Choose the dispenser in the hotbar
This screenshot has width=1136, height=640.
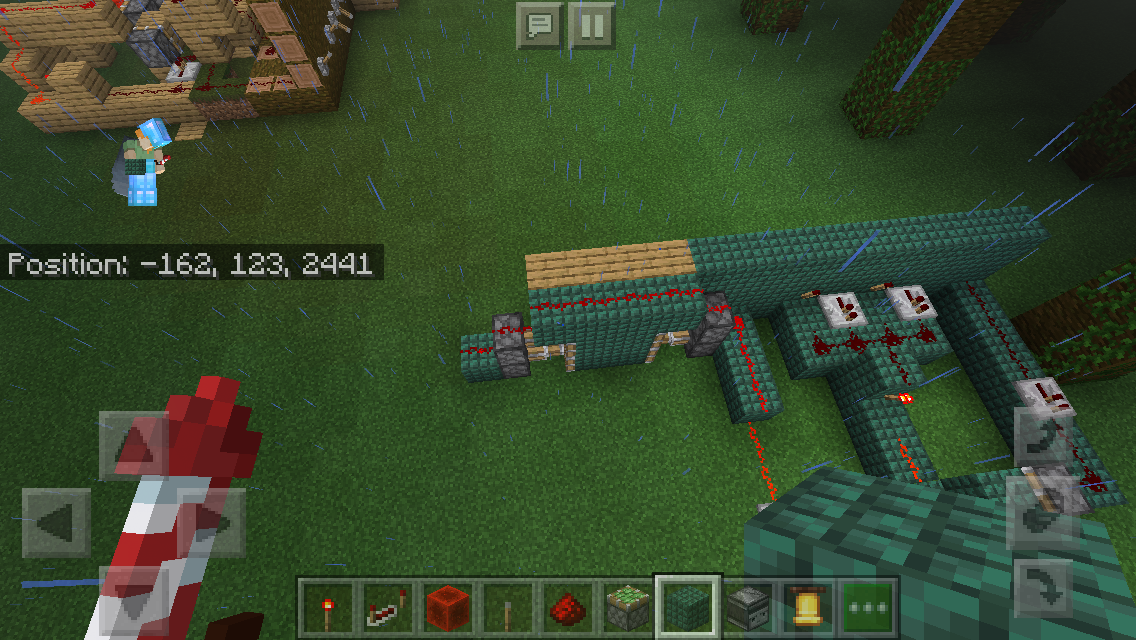pyautogui.click(x=747, y=606)
